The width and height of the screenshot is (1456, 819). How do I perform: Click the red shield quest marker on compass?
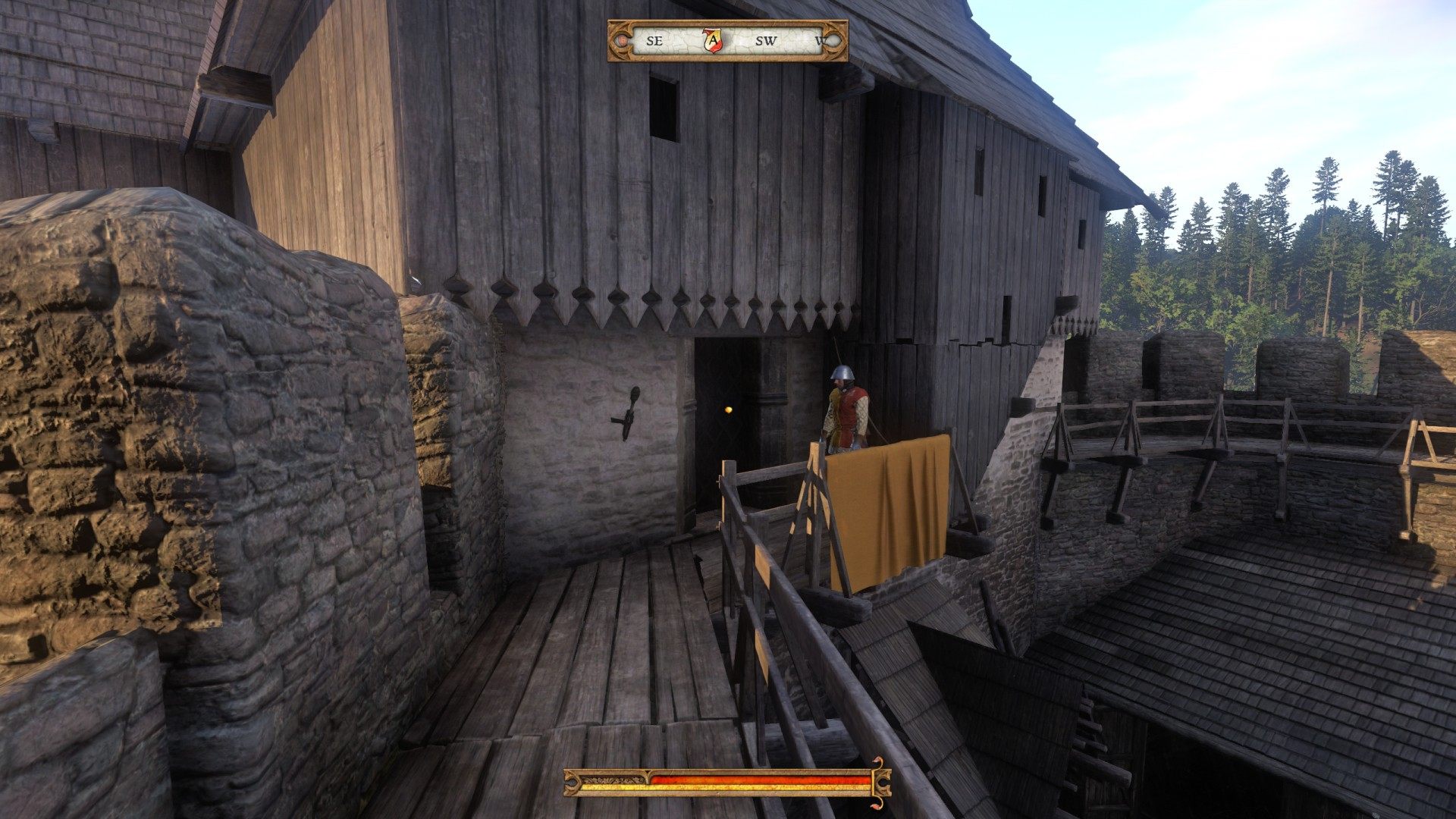pos(713,40)
